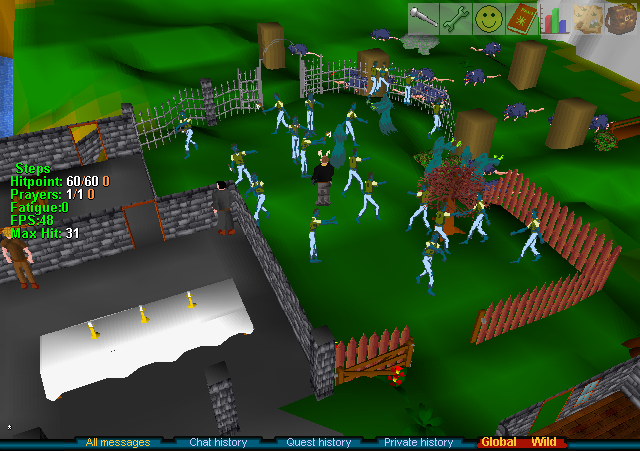This screenshot has height=451, width=640.
Task: Open the Quest history tab
Action: 319,442
